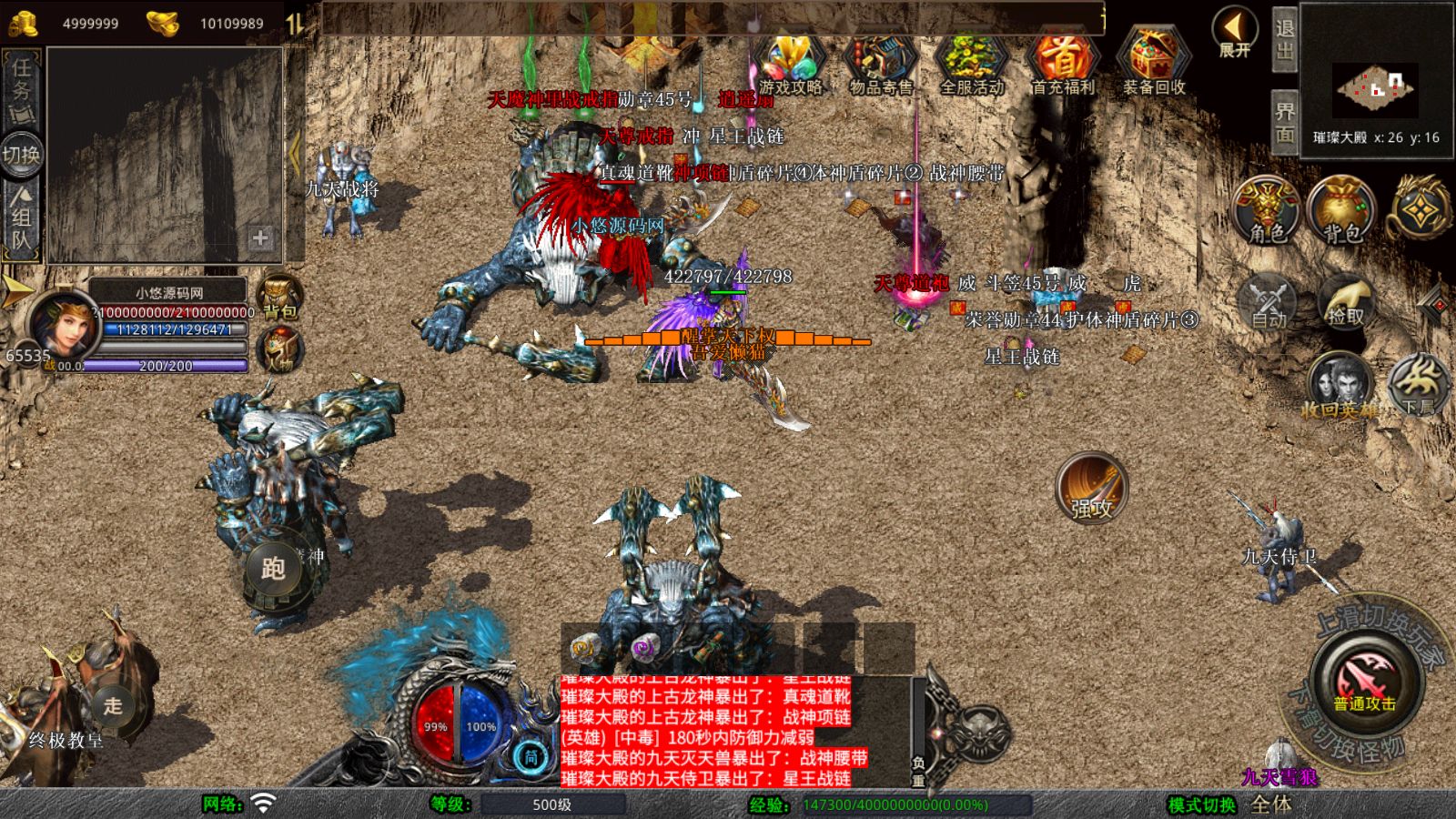Toggle the 跑 run movement button

coord(273,569)
